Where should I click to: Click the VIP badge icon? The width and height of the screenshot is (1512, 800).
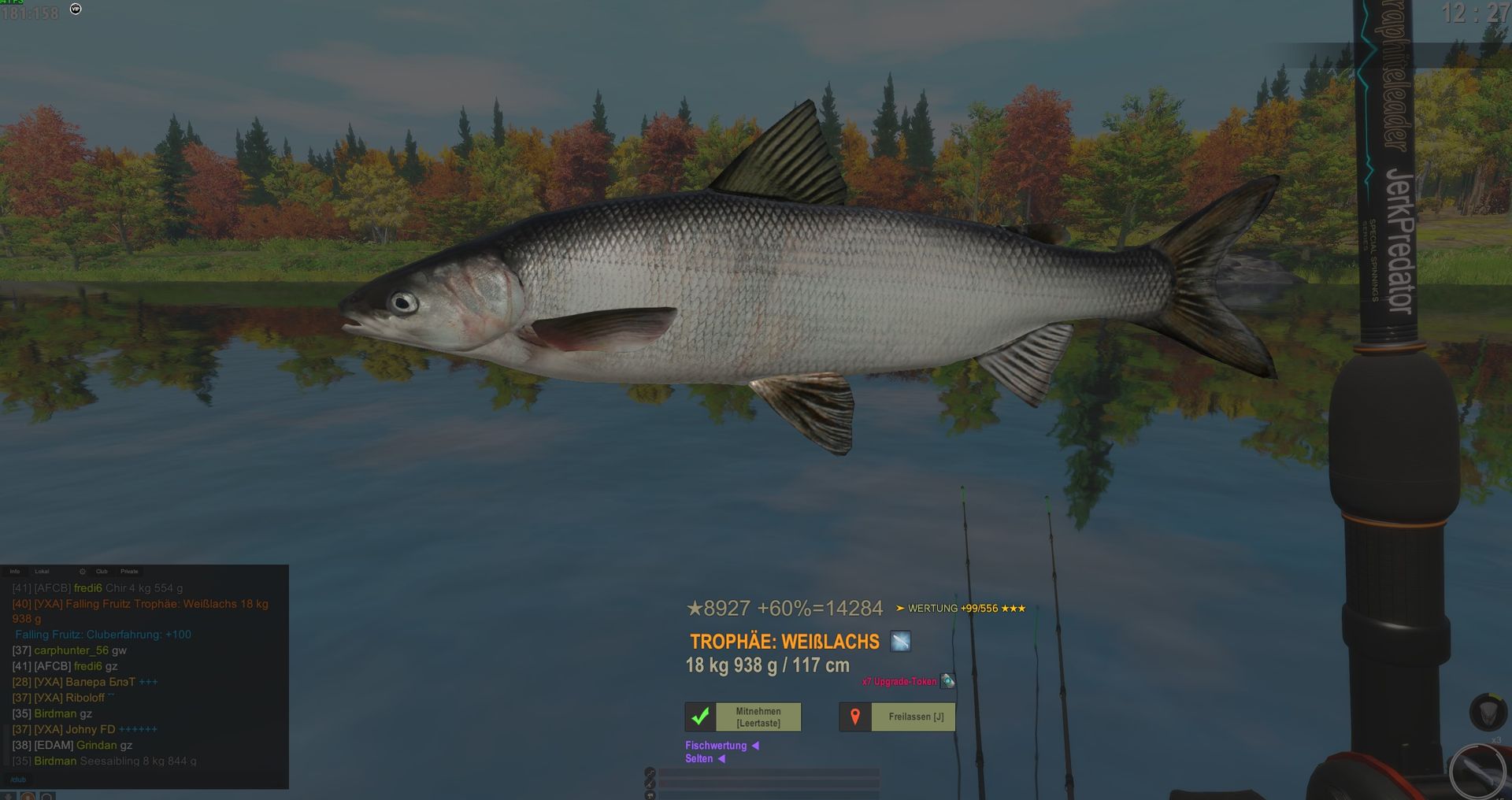76,9
